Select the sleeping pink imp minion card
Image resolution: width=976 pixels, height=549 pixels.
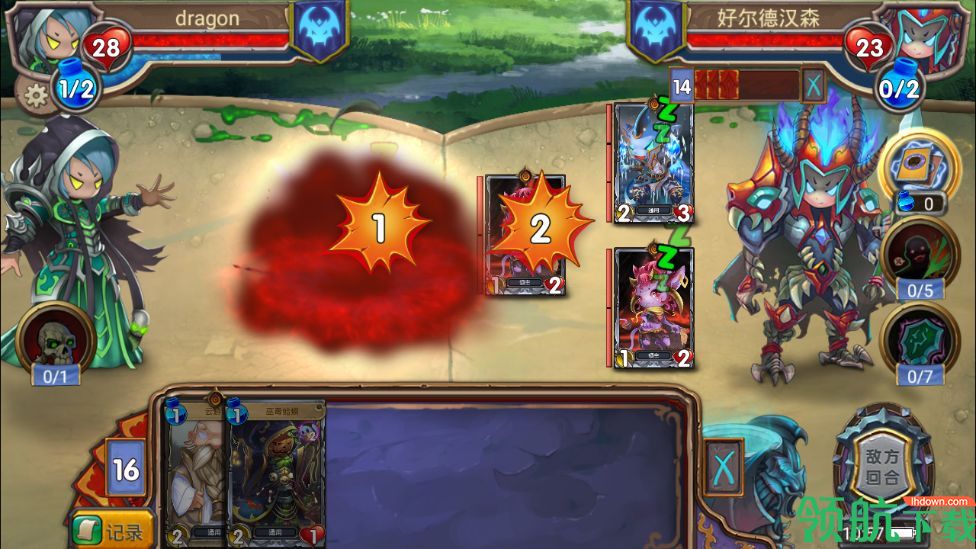point(653,307)
